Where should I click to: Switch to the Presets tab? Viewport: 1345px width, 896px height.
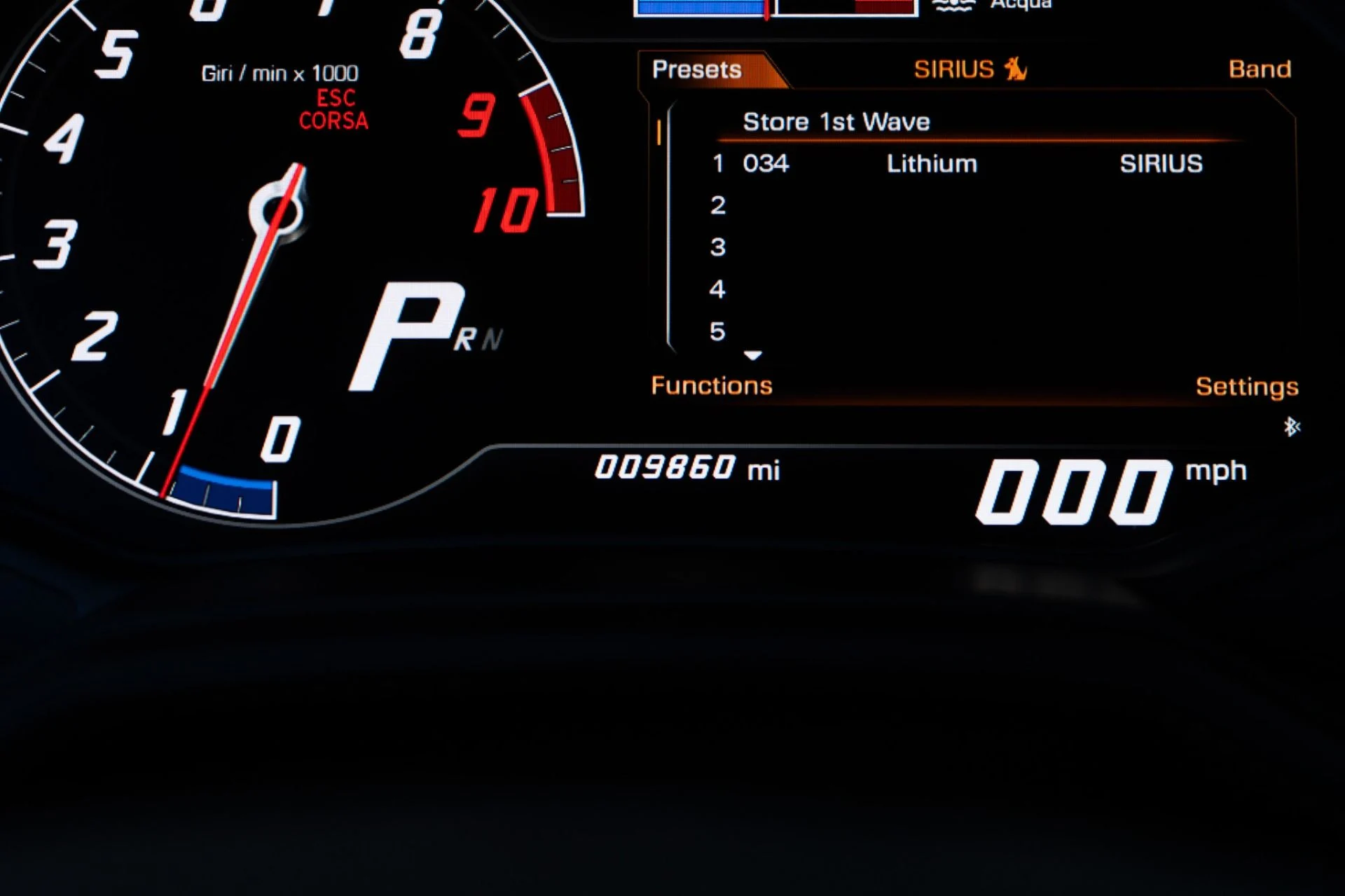click(698, 69)
